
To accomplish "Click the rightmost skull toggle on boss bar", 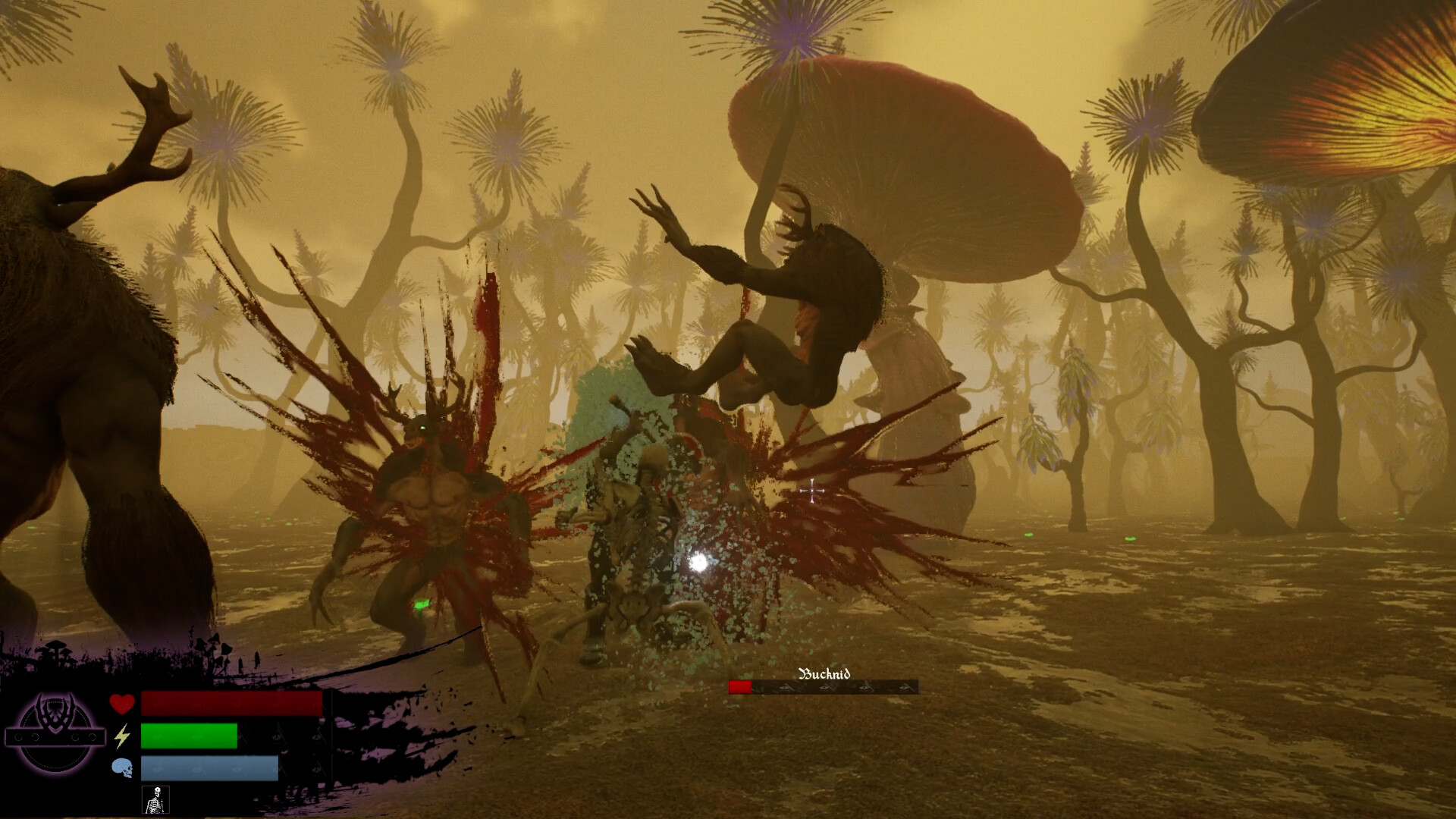I will (905, 686).
